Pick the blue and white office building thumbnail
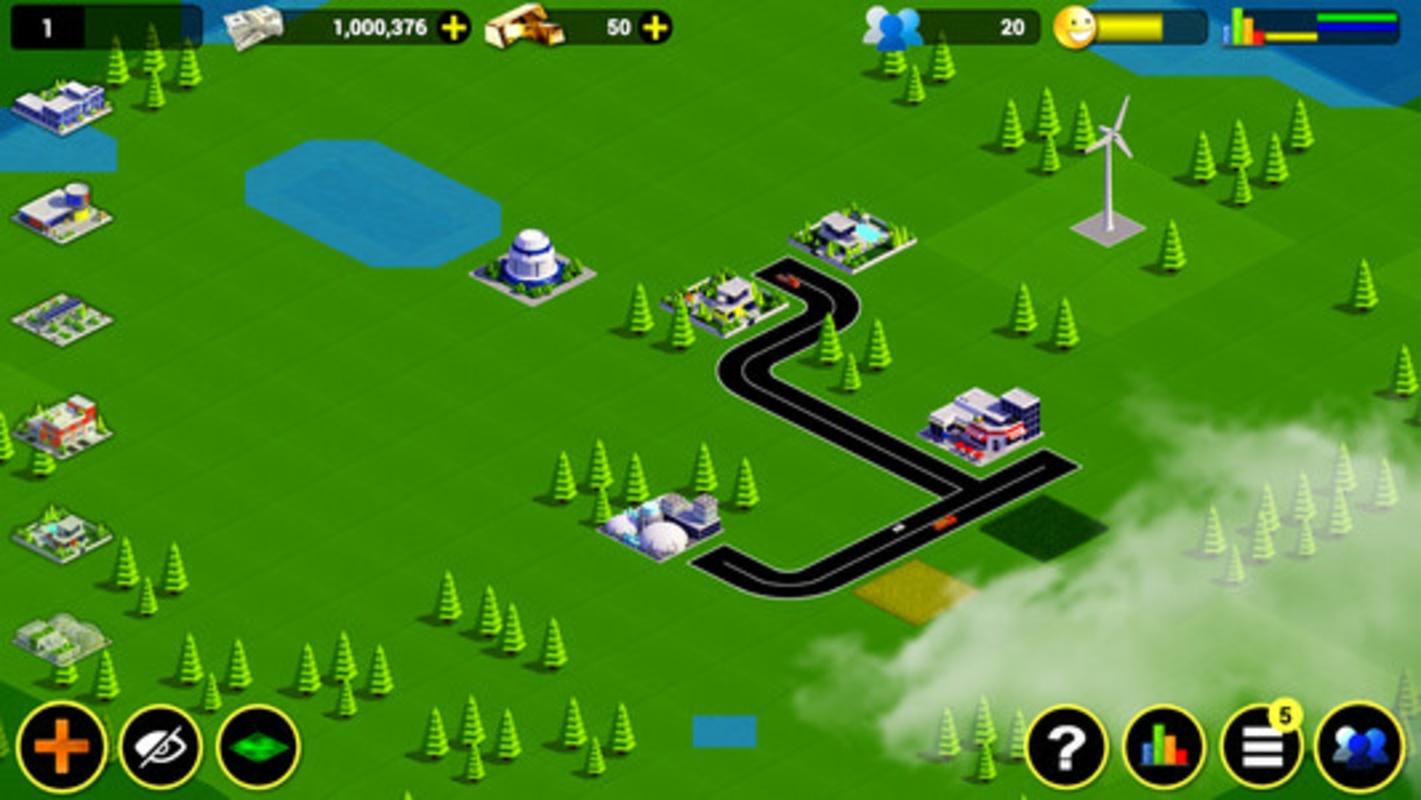Screen dimensions: 1421x800 (x=62, y=105)
